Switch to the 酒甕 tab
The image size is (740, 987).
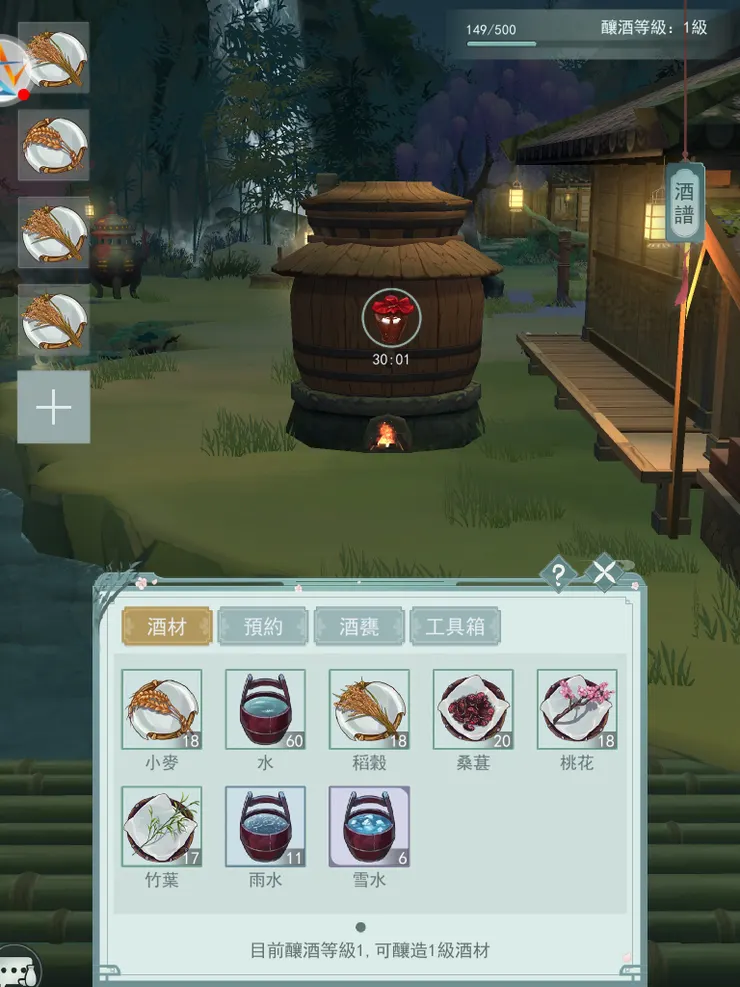tap(359, 627)
